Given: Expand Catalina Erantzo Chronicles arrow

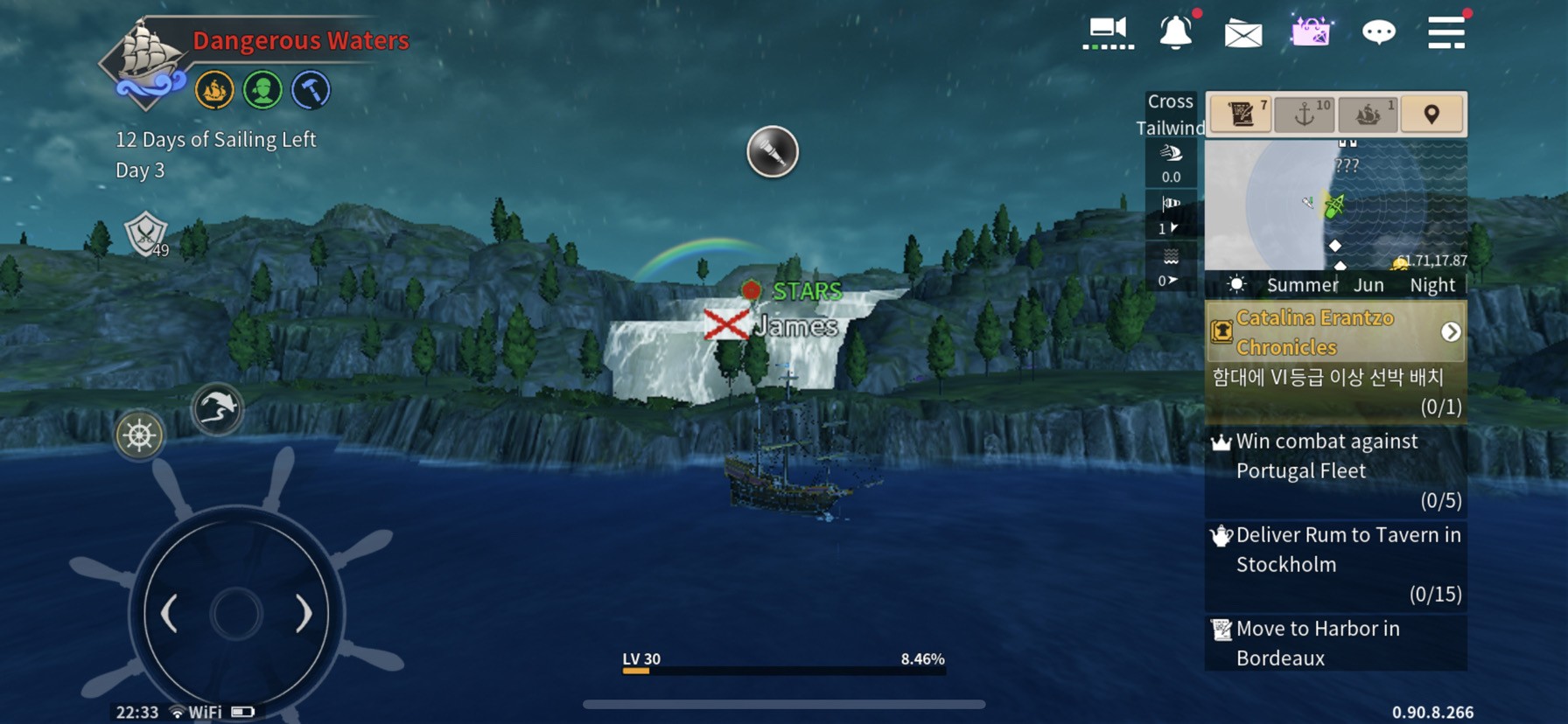Looking at the screenshot, I should (x=1450, y=332).
